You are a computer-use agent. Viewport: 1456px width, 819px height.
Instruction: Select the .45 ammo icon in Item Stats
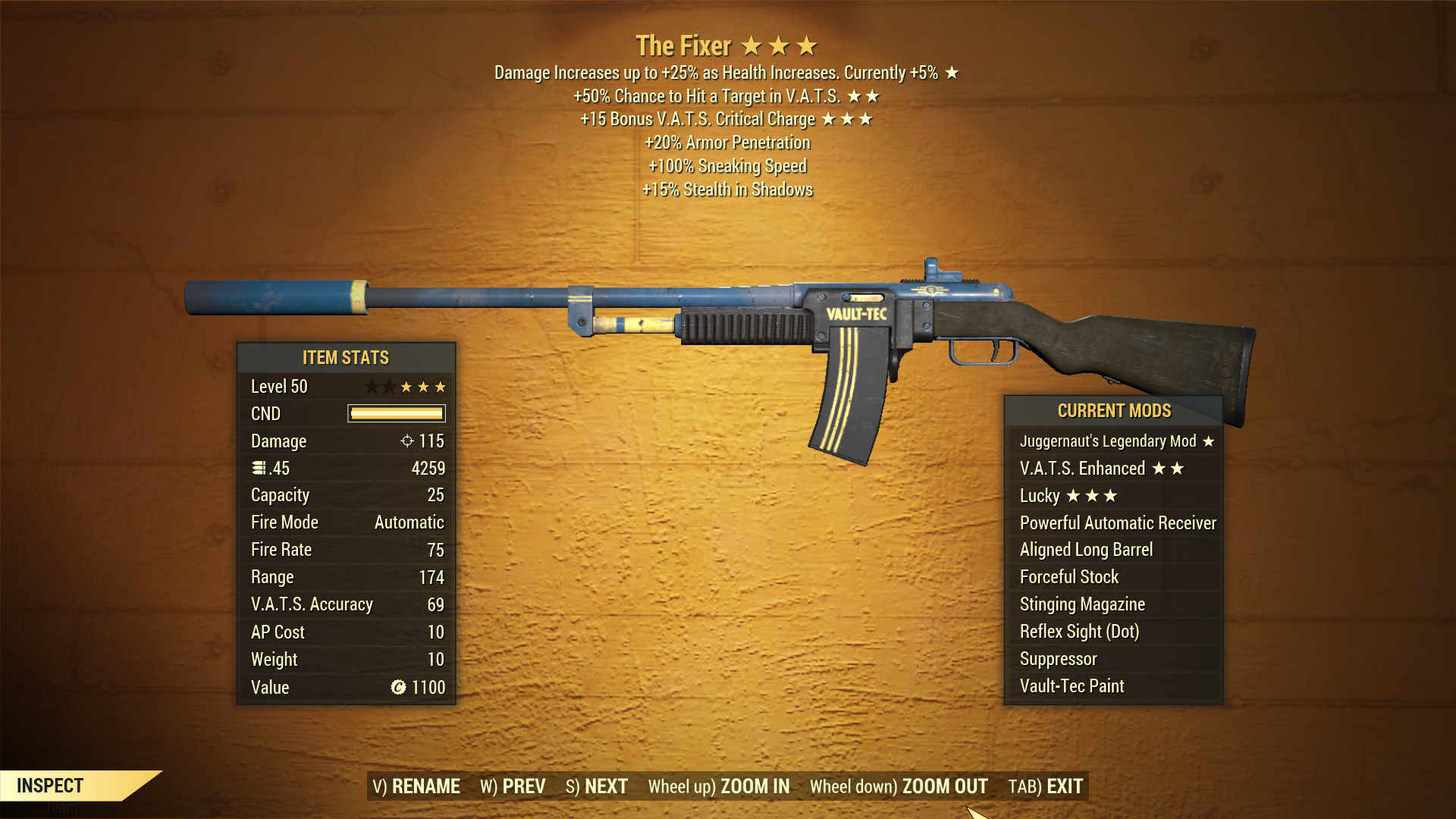259,468
